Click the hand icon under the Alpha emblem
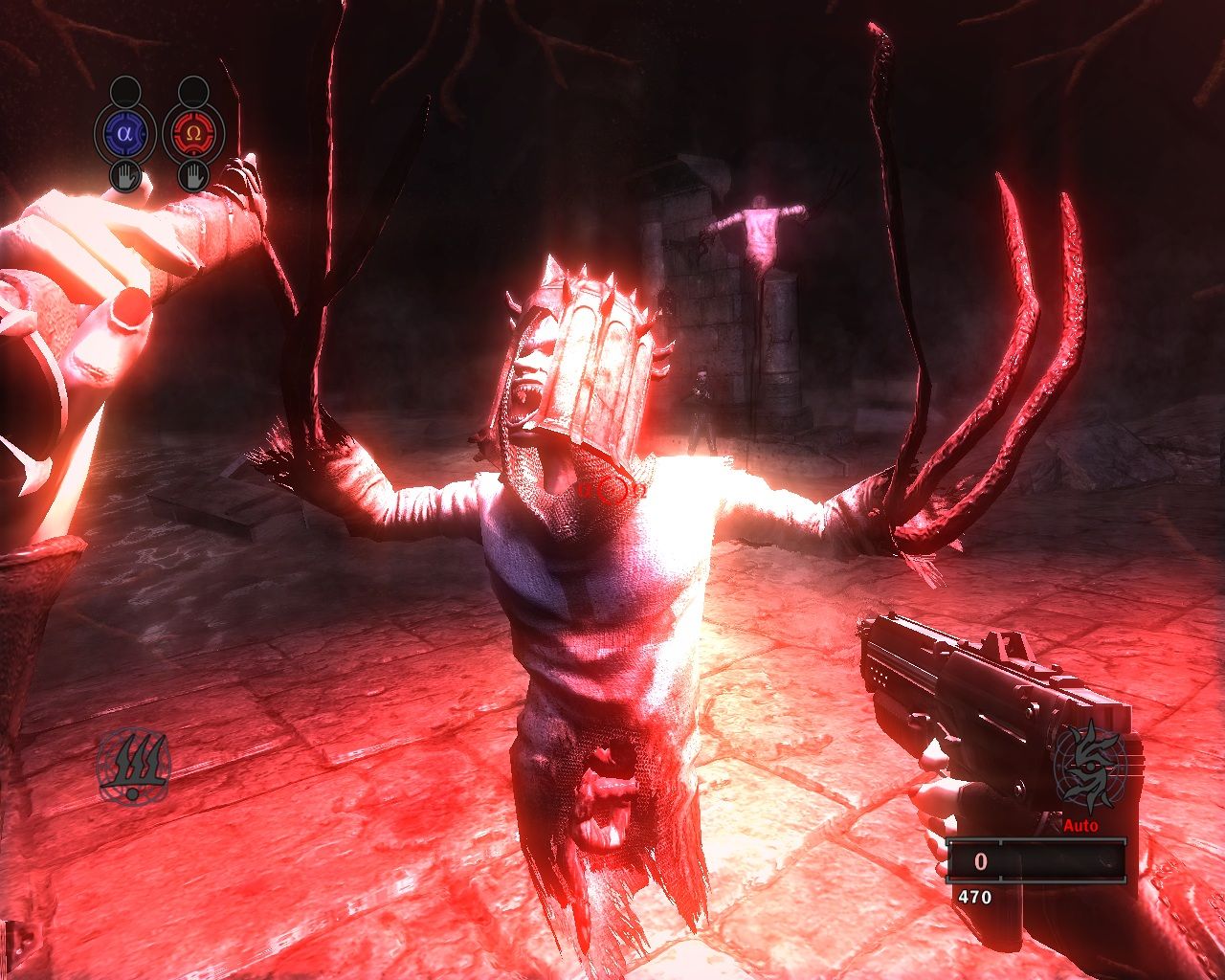 [x=124, y=176]
